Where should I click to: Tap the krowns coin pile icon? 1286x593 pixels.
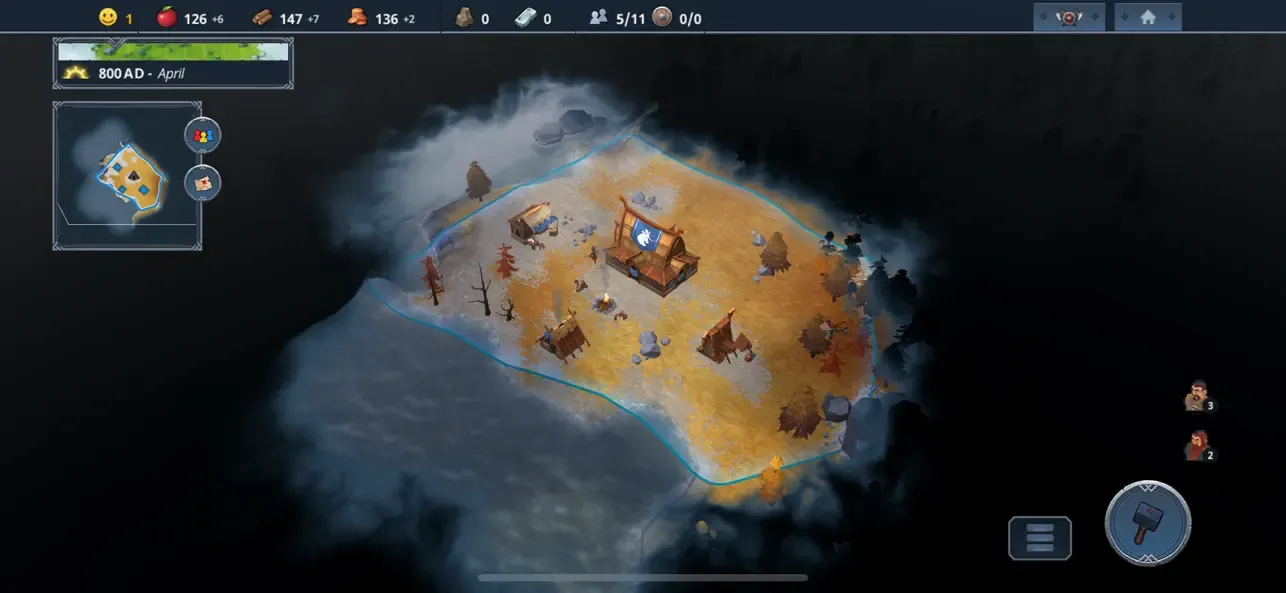point(358,17)
